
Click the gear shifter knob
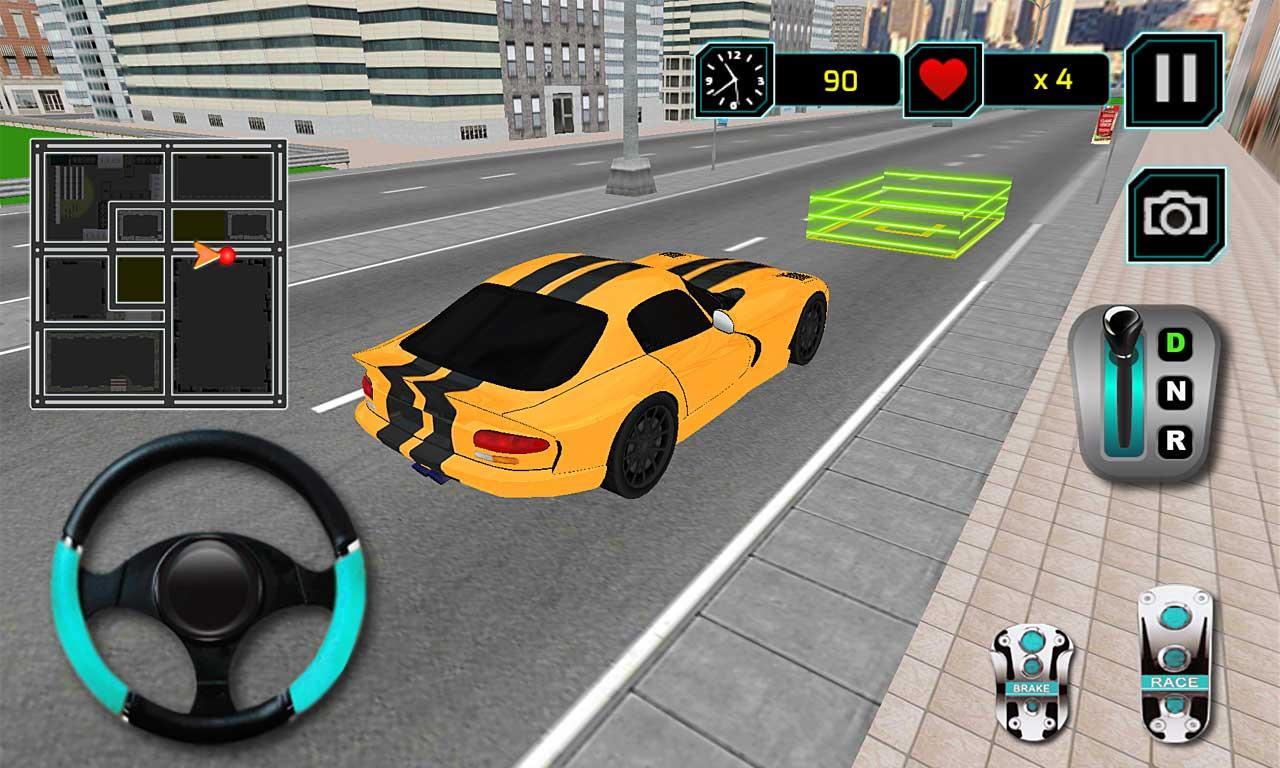point(1125,330)
